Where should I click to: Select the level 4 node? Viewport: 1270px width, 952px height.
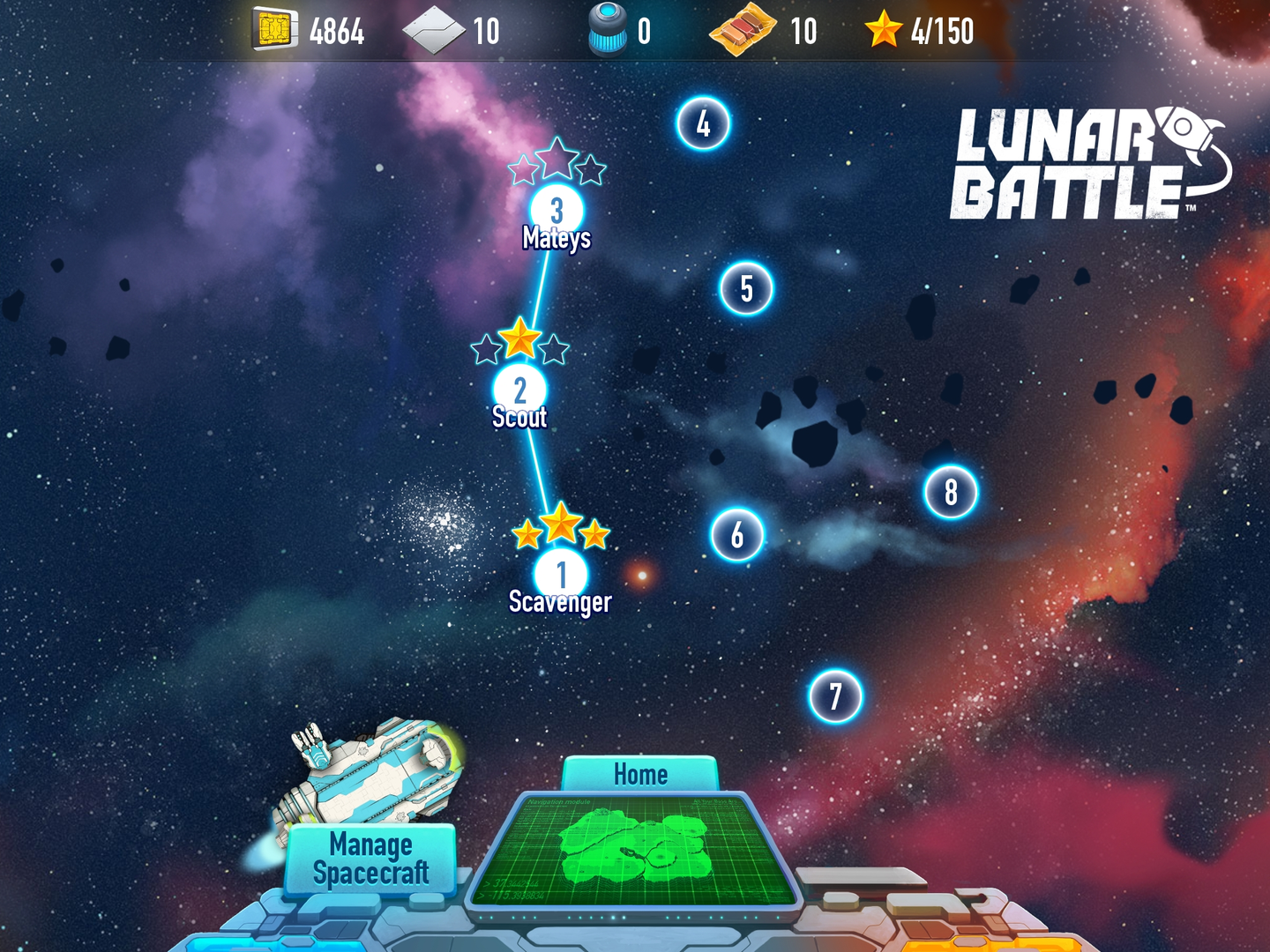(x=703, y=123)
